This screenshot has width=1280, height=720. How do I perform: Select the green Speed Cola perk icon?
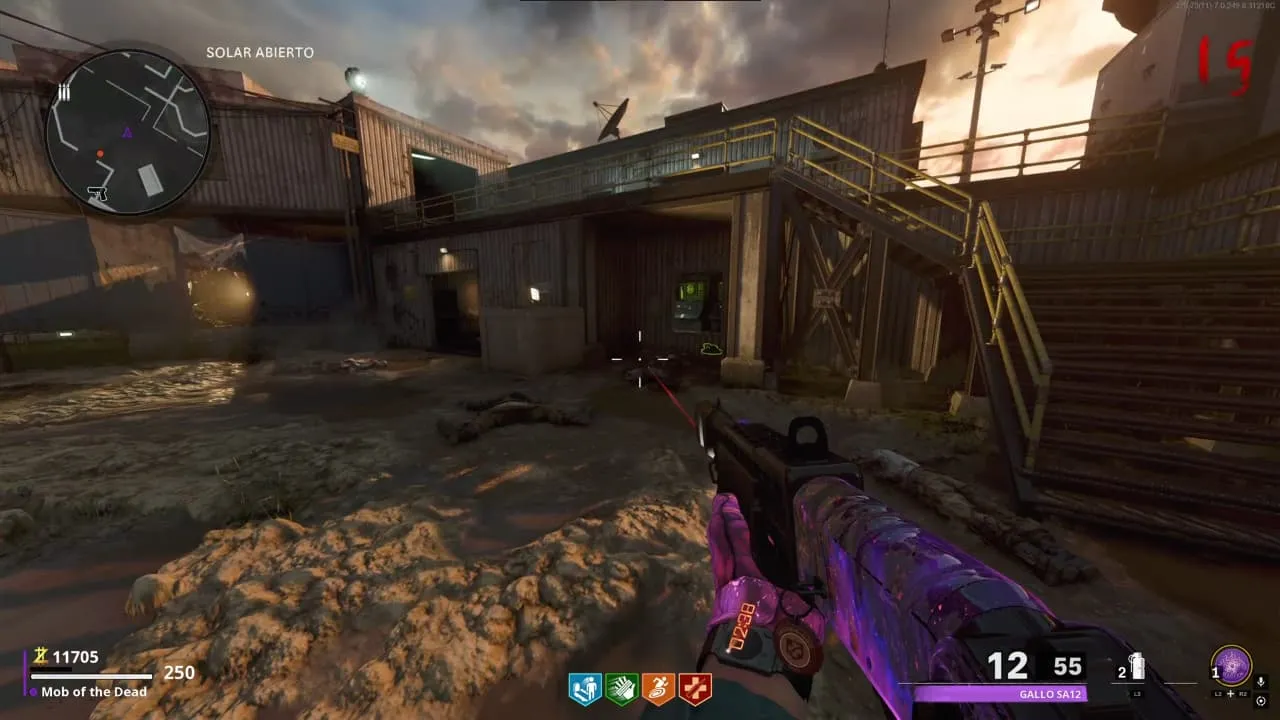coord(621,688)
